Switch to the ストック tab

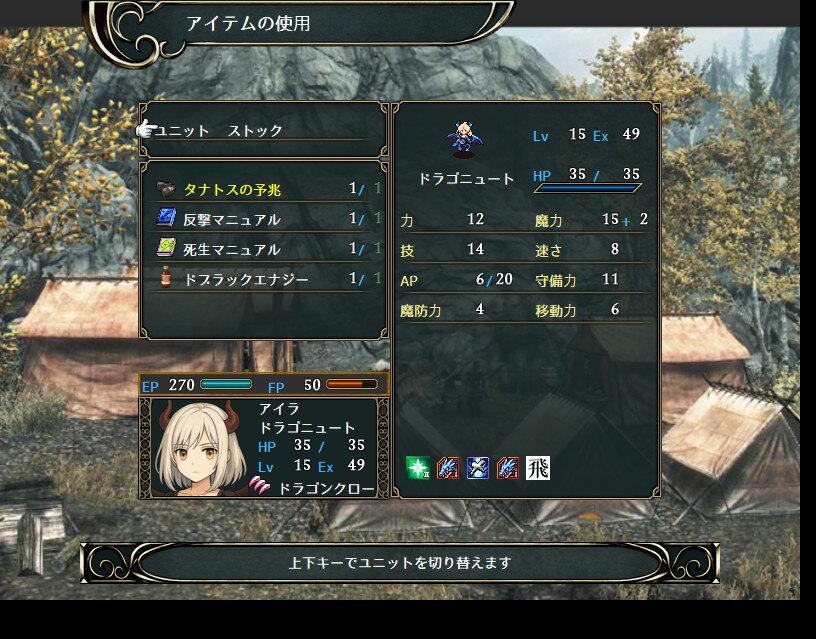pos(255,131)
